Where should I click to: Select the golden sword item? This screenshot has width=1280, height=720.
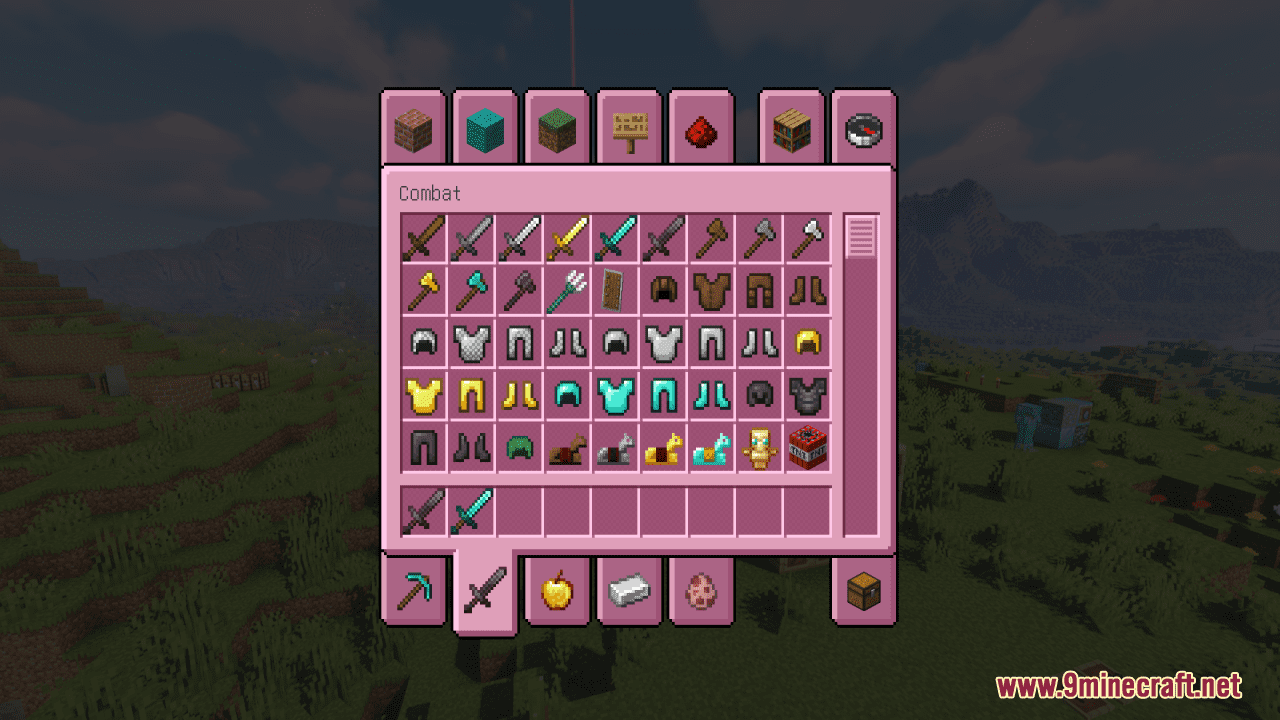tap(567, 238)
